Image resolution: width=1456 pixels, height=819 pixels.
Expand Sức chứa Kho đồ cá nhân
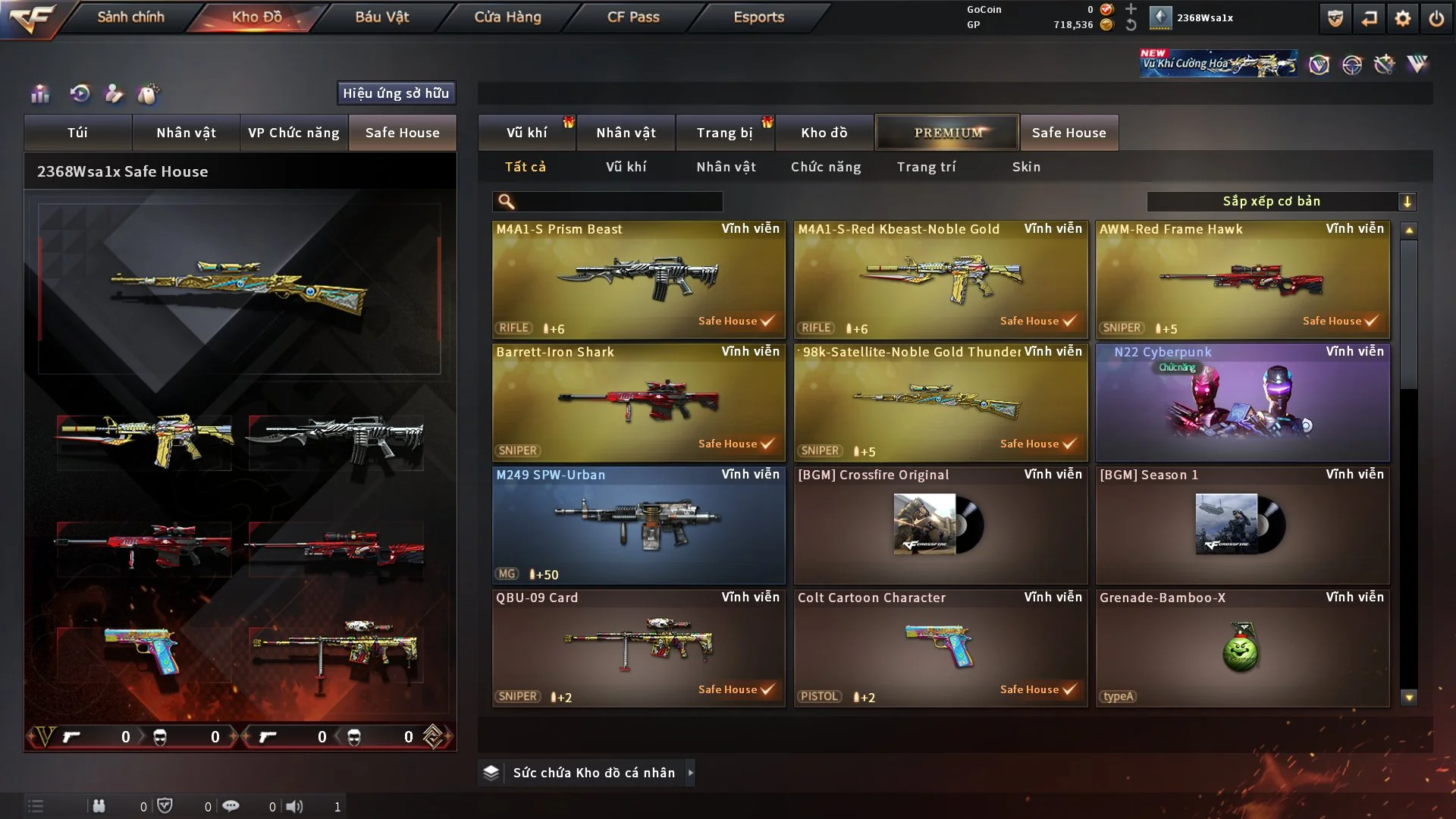(690, 773)
